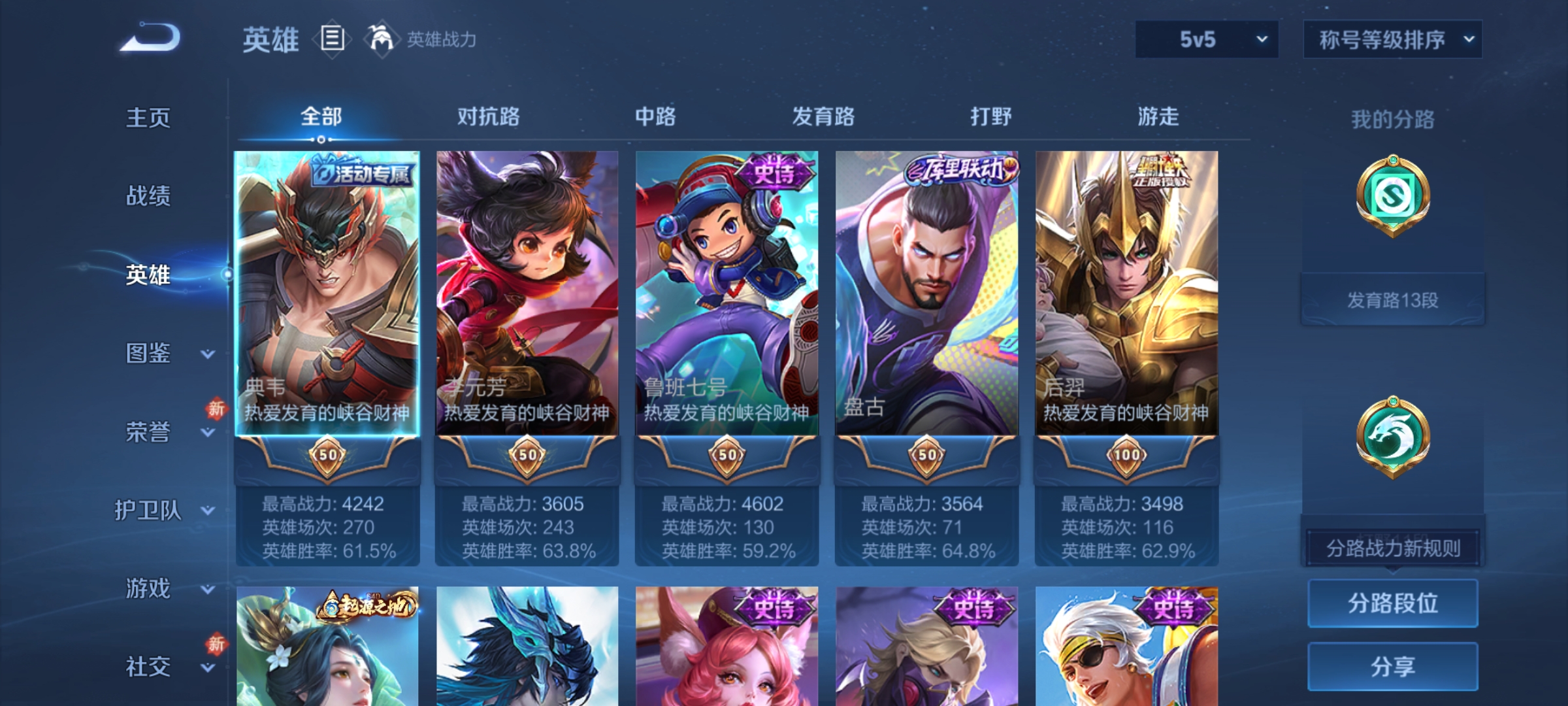Click the game logo in the top-left corner
This screenshot has width=1568, height=706.
tap(150, 39)
